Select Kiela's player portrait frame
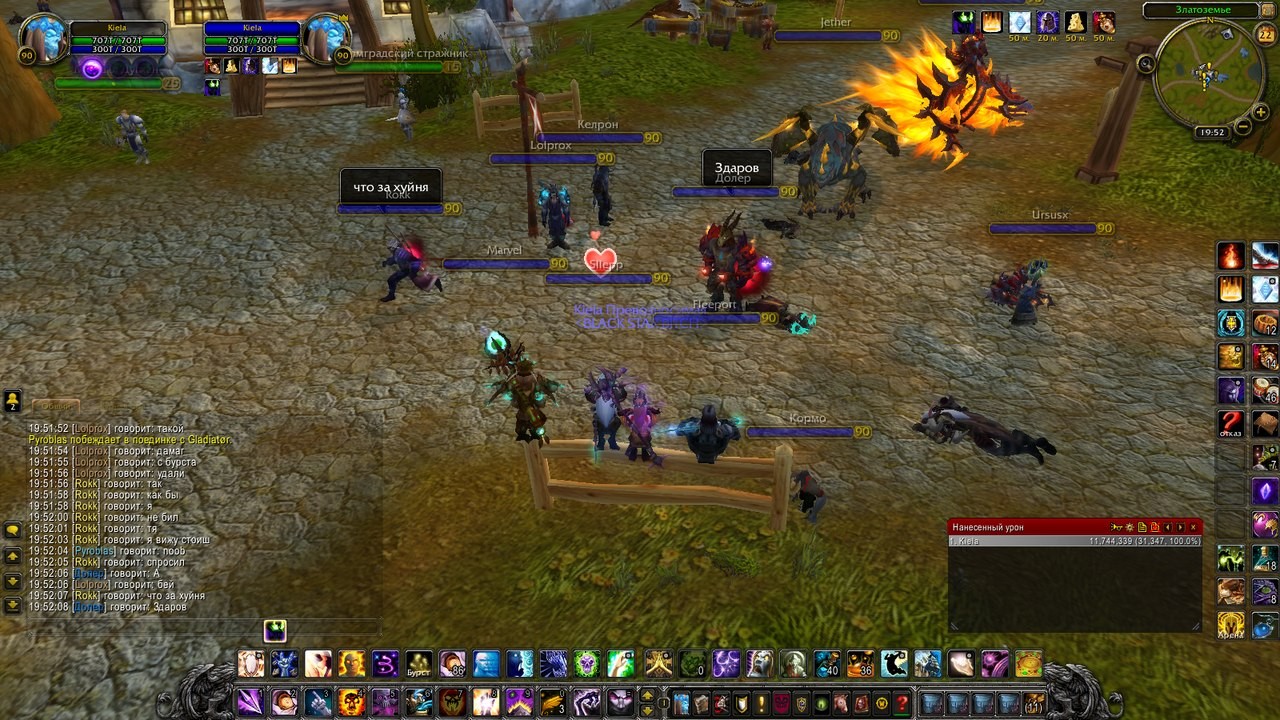 (43, 37)
